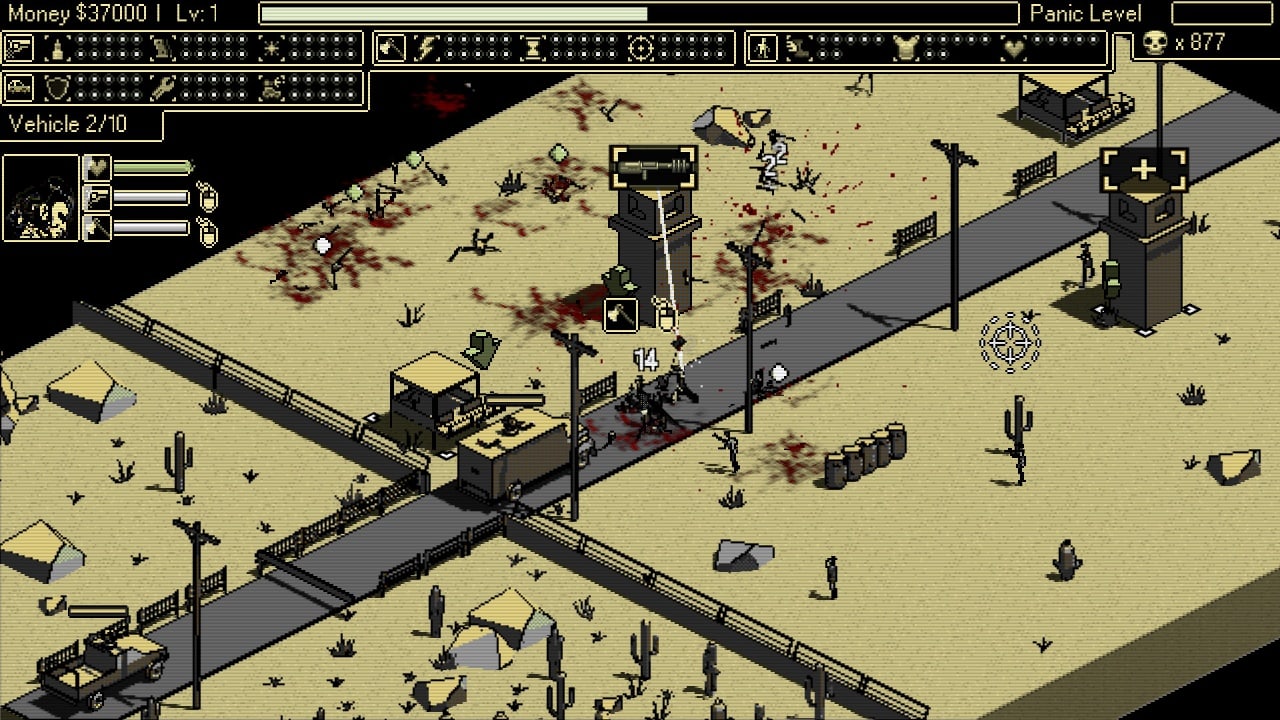Click the vehicle money upgrade icon
The width and height of the screenshot is (1280, 720).
pyautogui.click(x=271, y=88)
